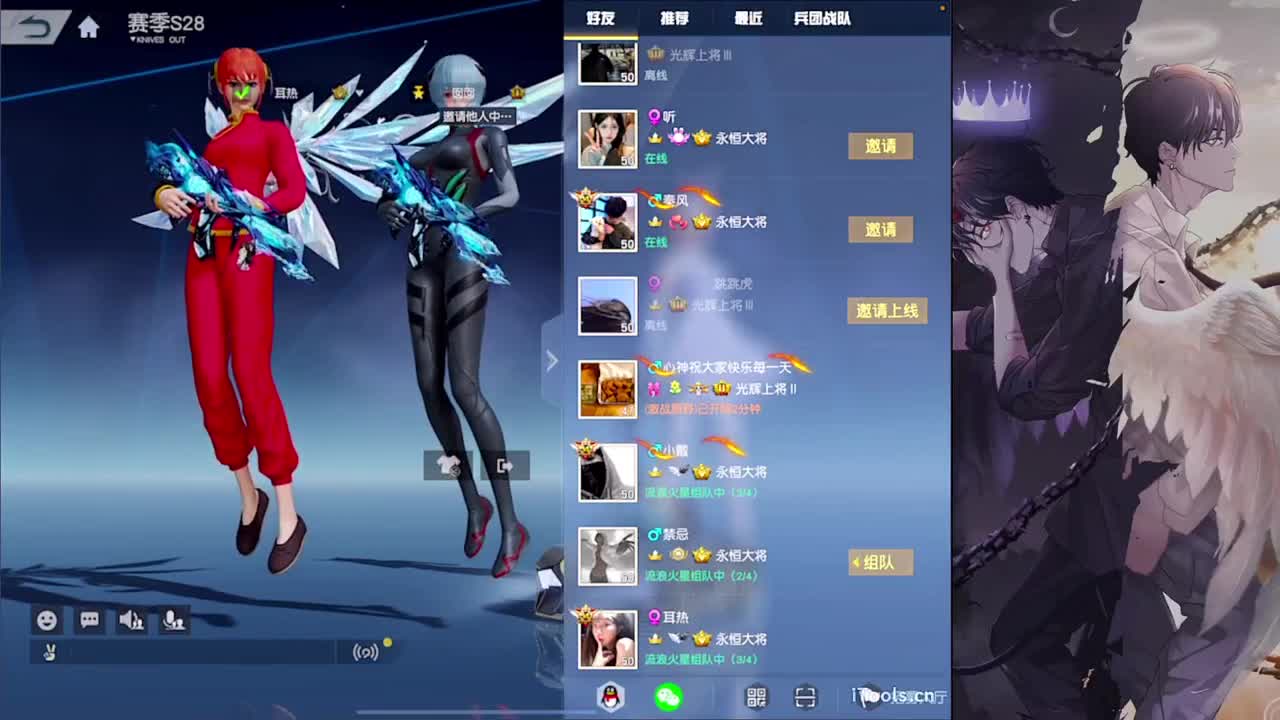Open the chat message icon
Screen dimensions: 1280x720
(x=88, y=620)
